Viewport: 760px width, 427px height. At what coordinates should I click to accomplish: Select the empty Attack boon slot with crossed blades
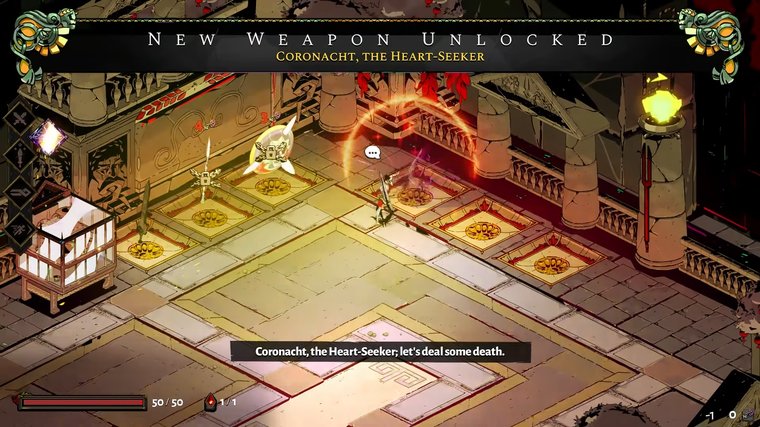19,118
